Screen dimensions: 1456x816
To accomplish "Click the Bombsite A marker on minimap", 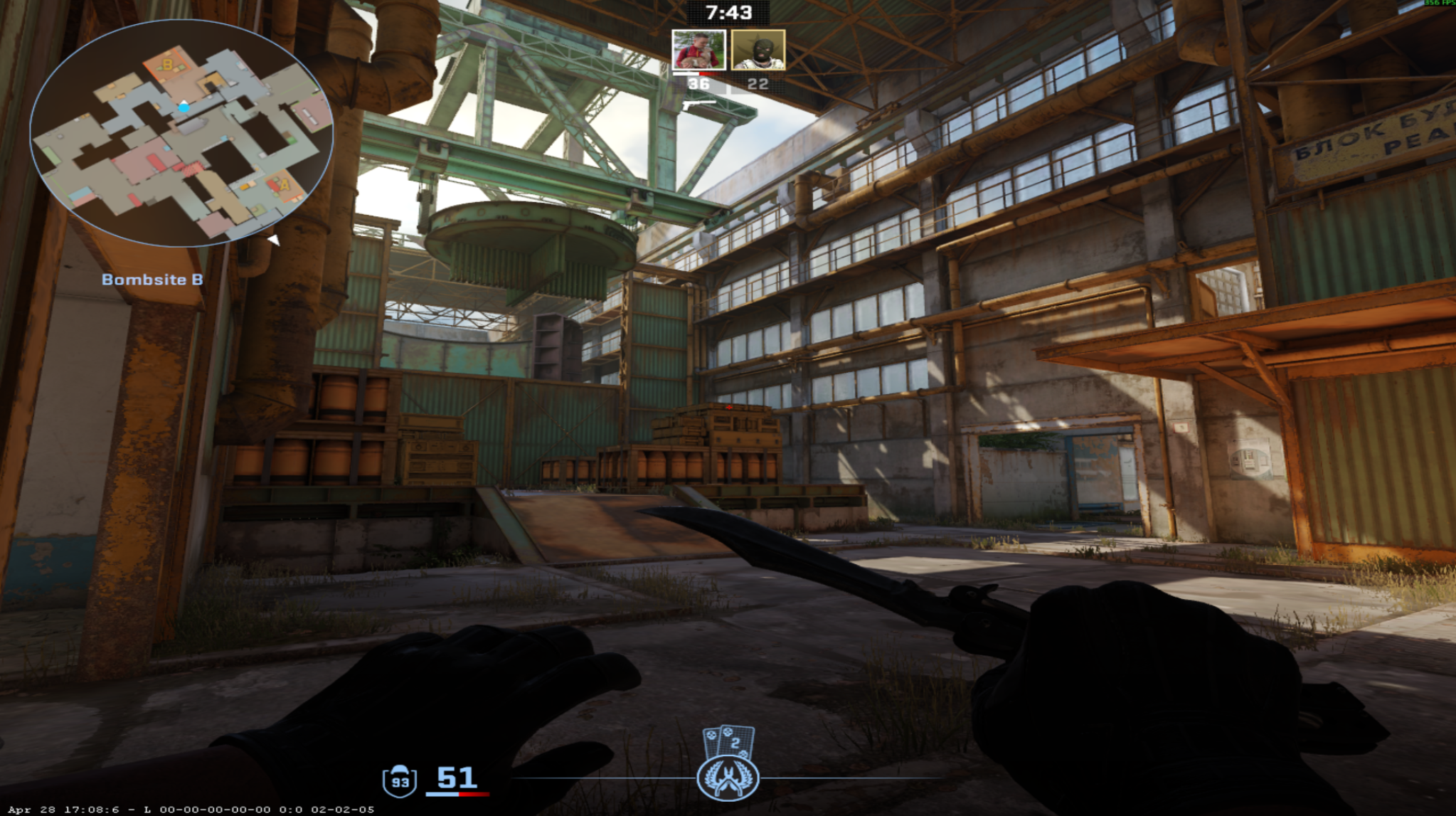I will tap(285, 185).
